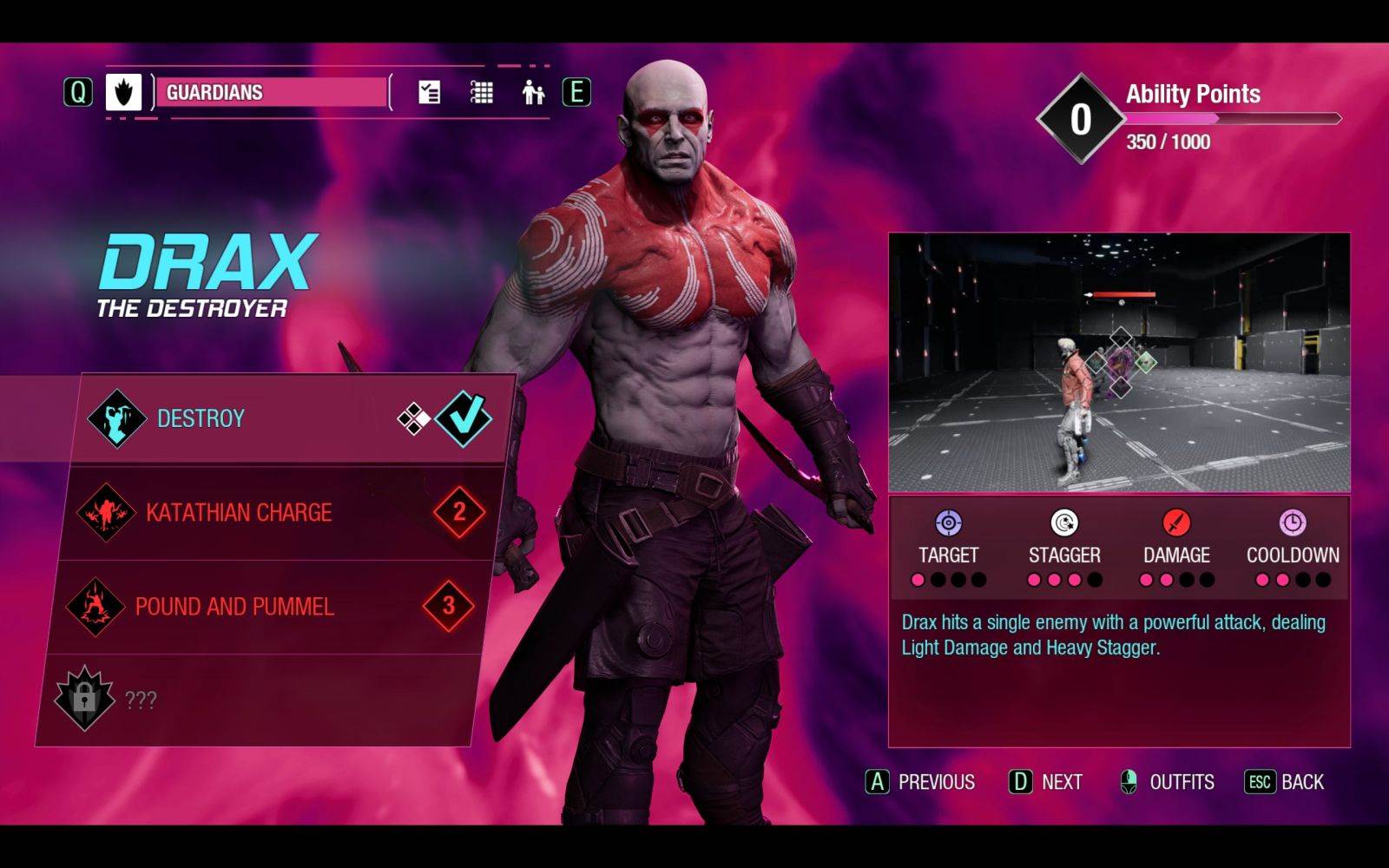Click the Destroy ability flexing-arm icon
This screenshot has width=1389, height=868.
116,418
